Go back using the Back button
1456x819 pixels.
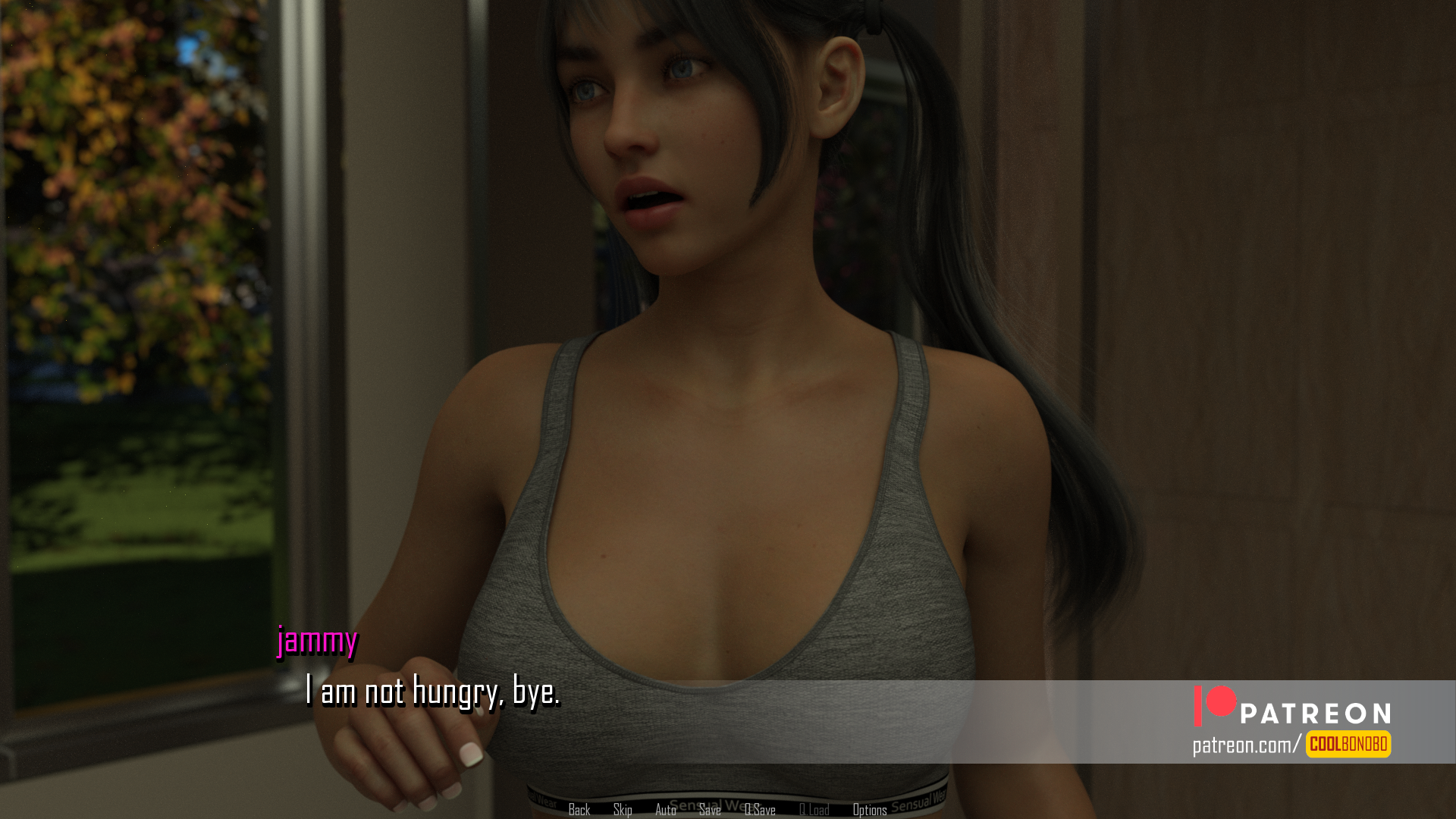click(x=579, y=810)
